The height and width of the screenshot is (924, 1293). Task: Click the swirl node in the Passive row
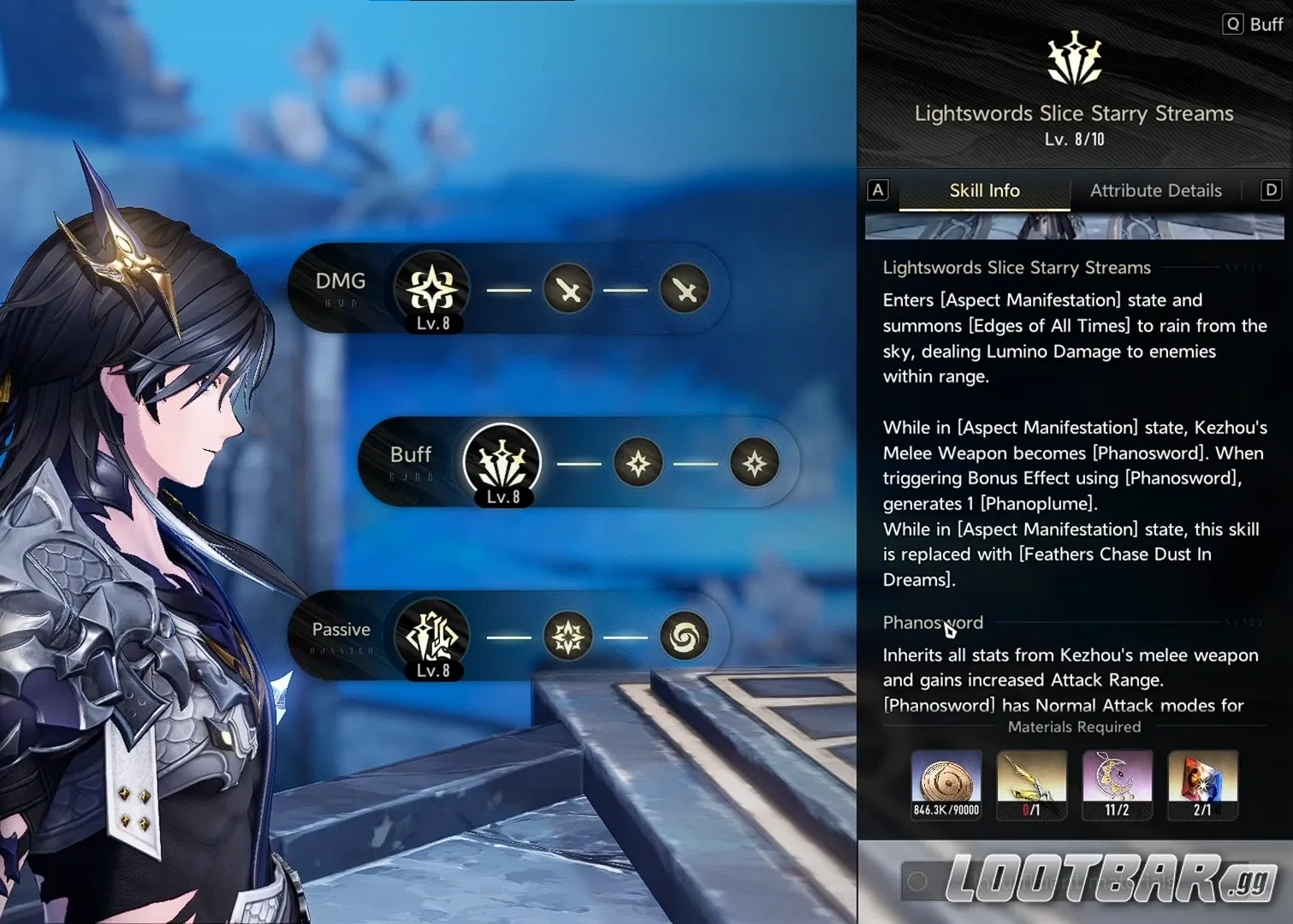(684, 637)
